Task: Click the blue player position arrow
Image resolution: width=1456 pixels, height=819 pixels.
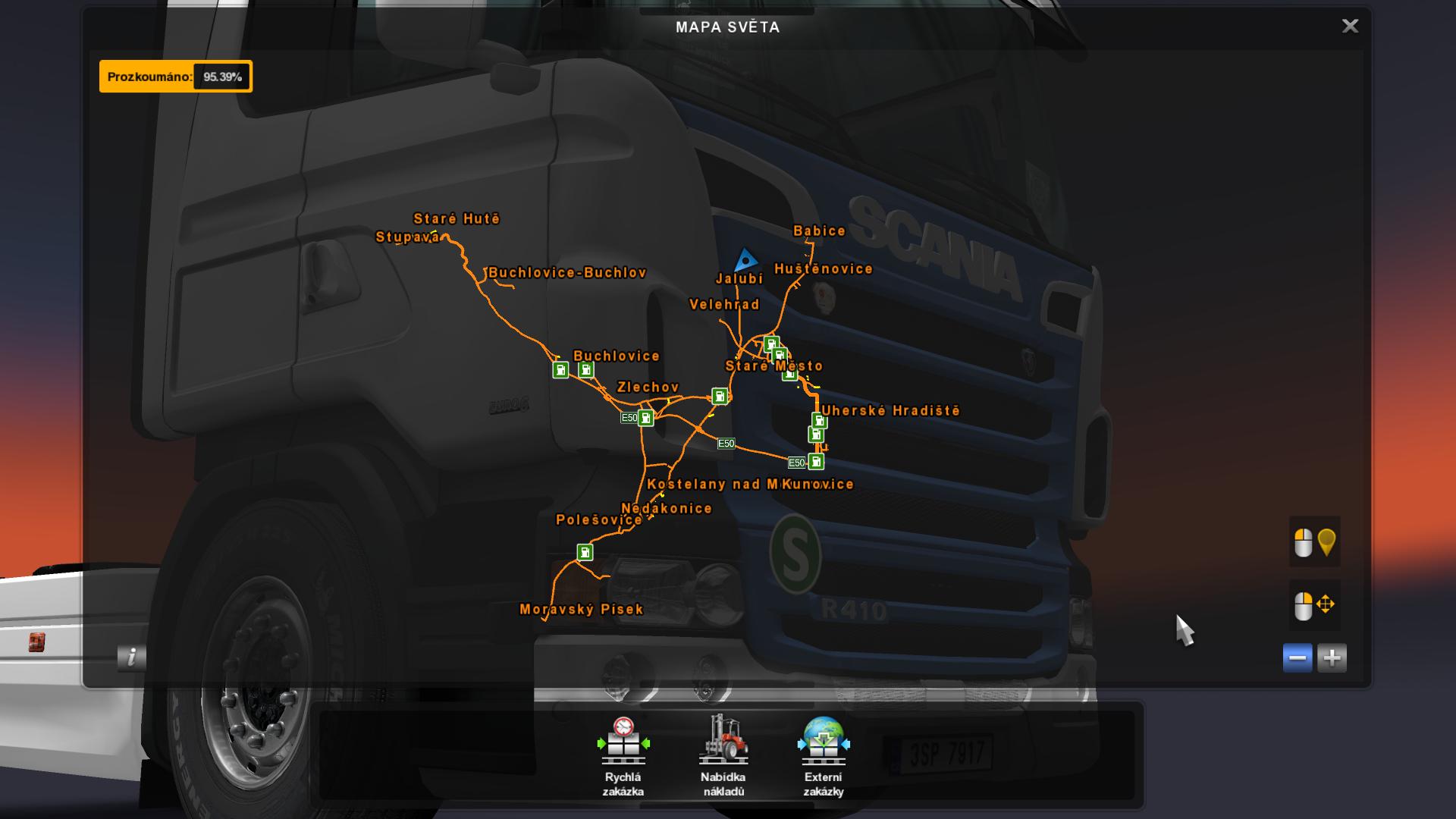Action: tap(746, 261)
